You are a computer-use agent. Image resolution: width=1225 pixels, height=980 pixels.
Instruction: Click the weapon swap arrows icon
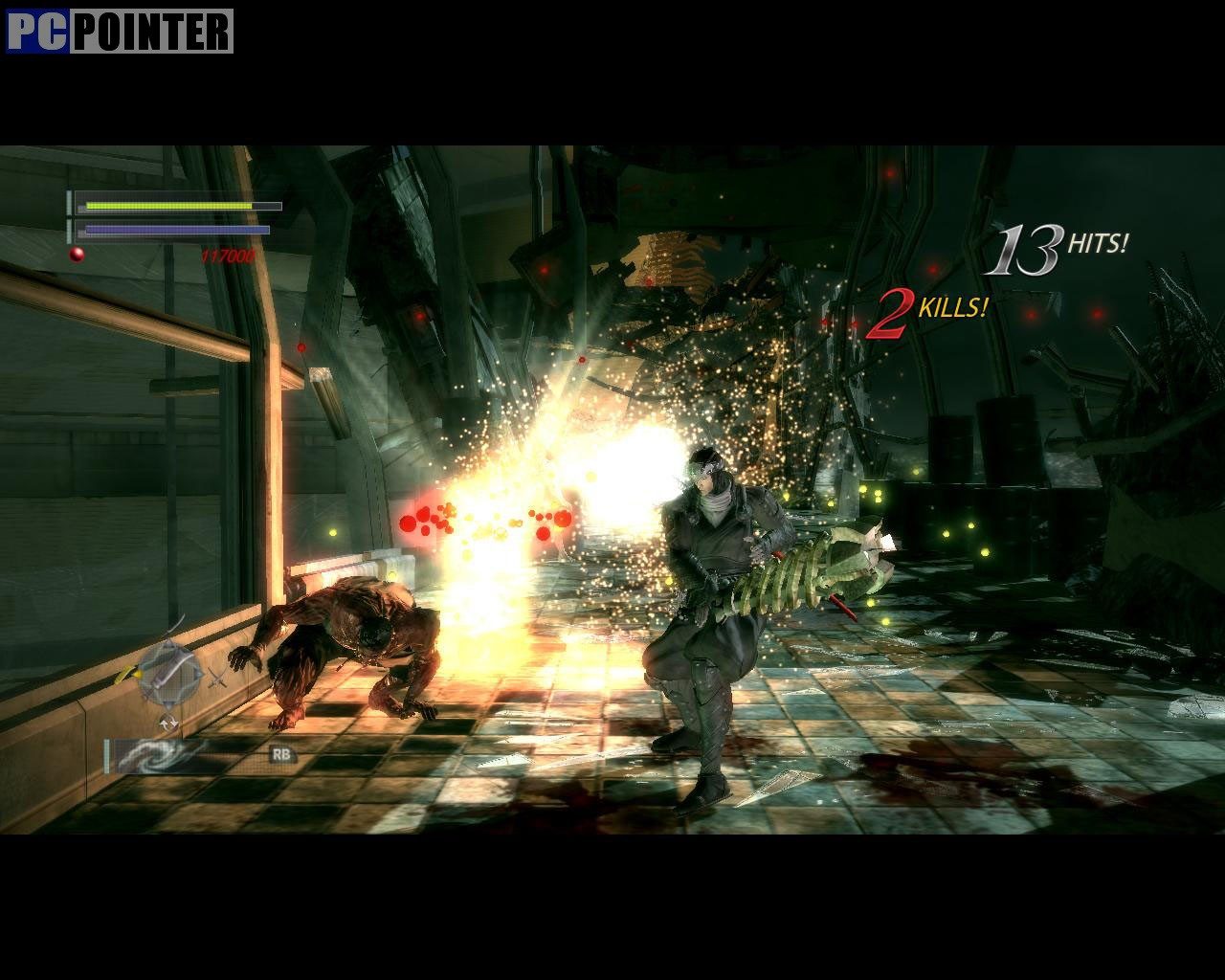point(169,722)
